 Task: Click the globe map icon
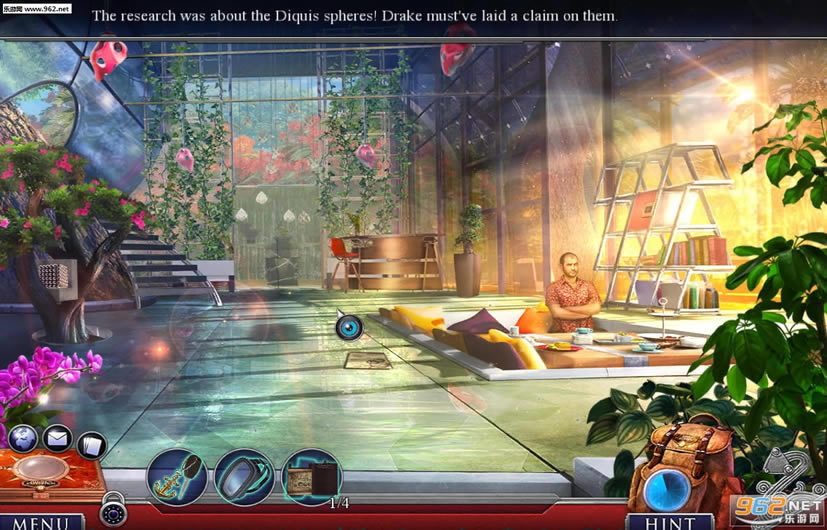pos(22,438)
